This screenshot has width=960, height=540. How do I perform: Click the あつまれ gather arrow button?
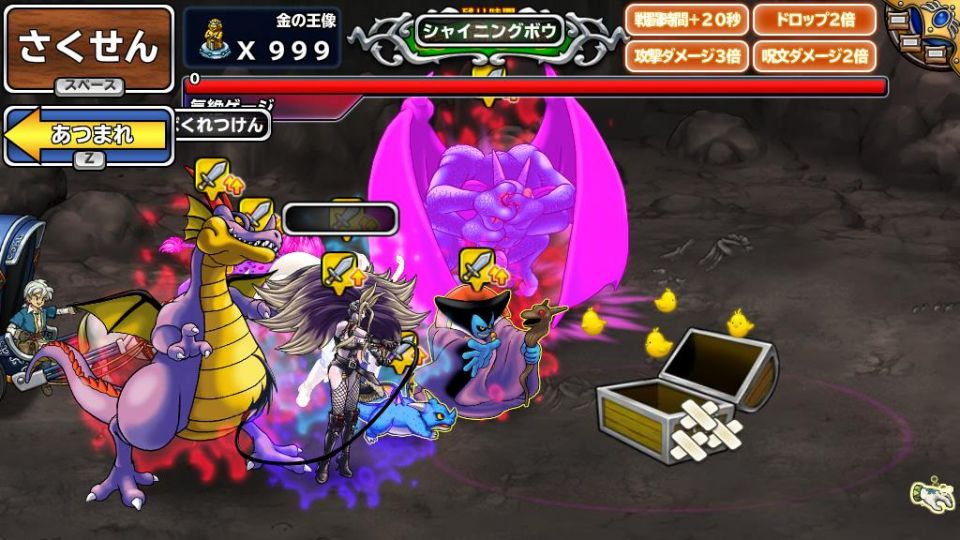[88, 136]
